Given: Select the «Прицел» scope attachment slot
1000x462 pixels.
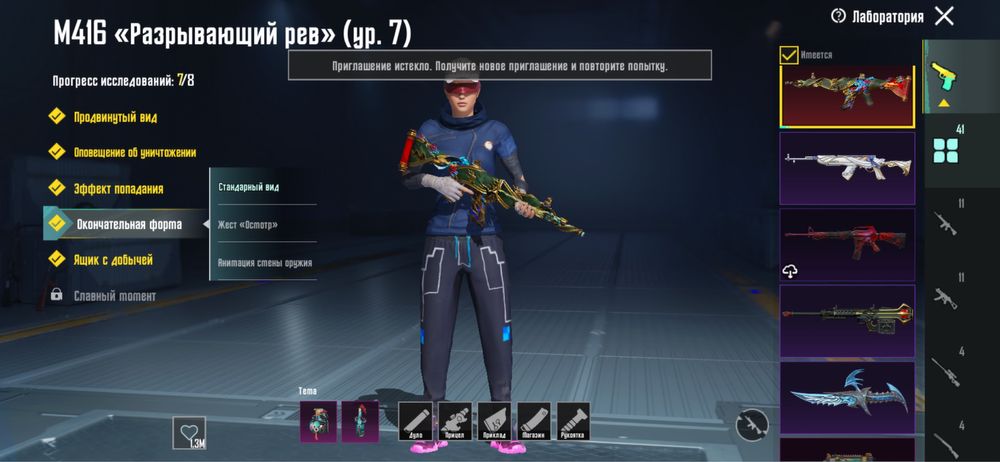Looking at the screenshot, I should 454,421.
